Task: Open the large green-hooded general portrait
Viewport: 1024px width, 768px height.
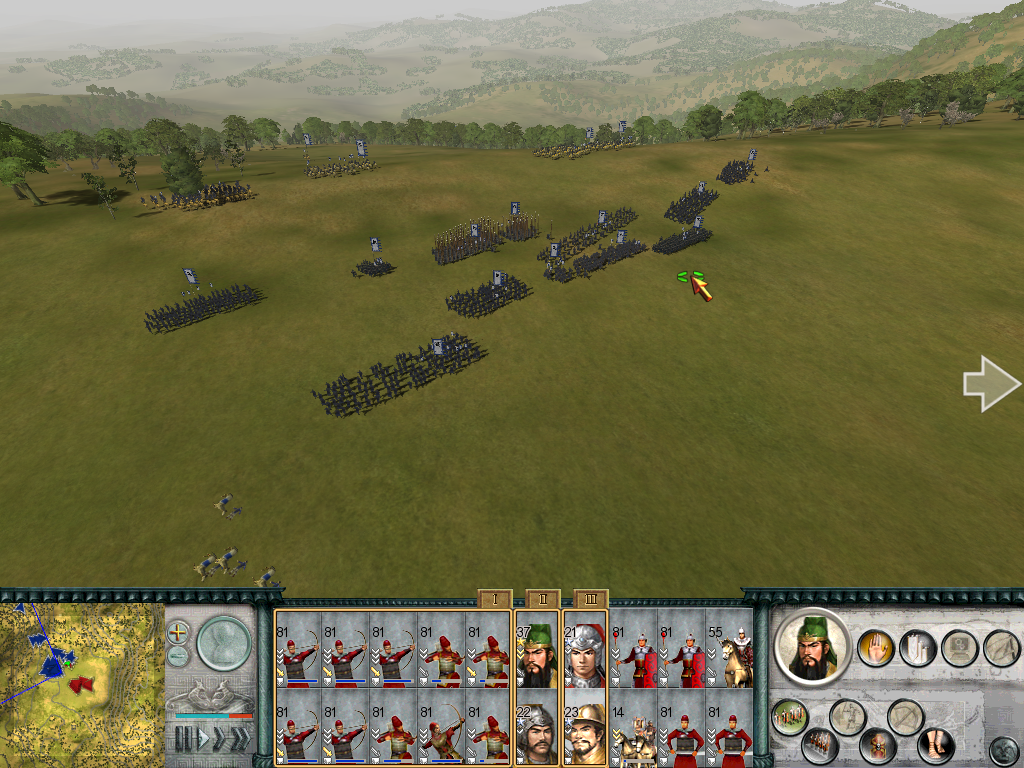Action: pos(812,647)
